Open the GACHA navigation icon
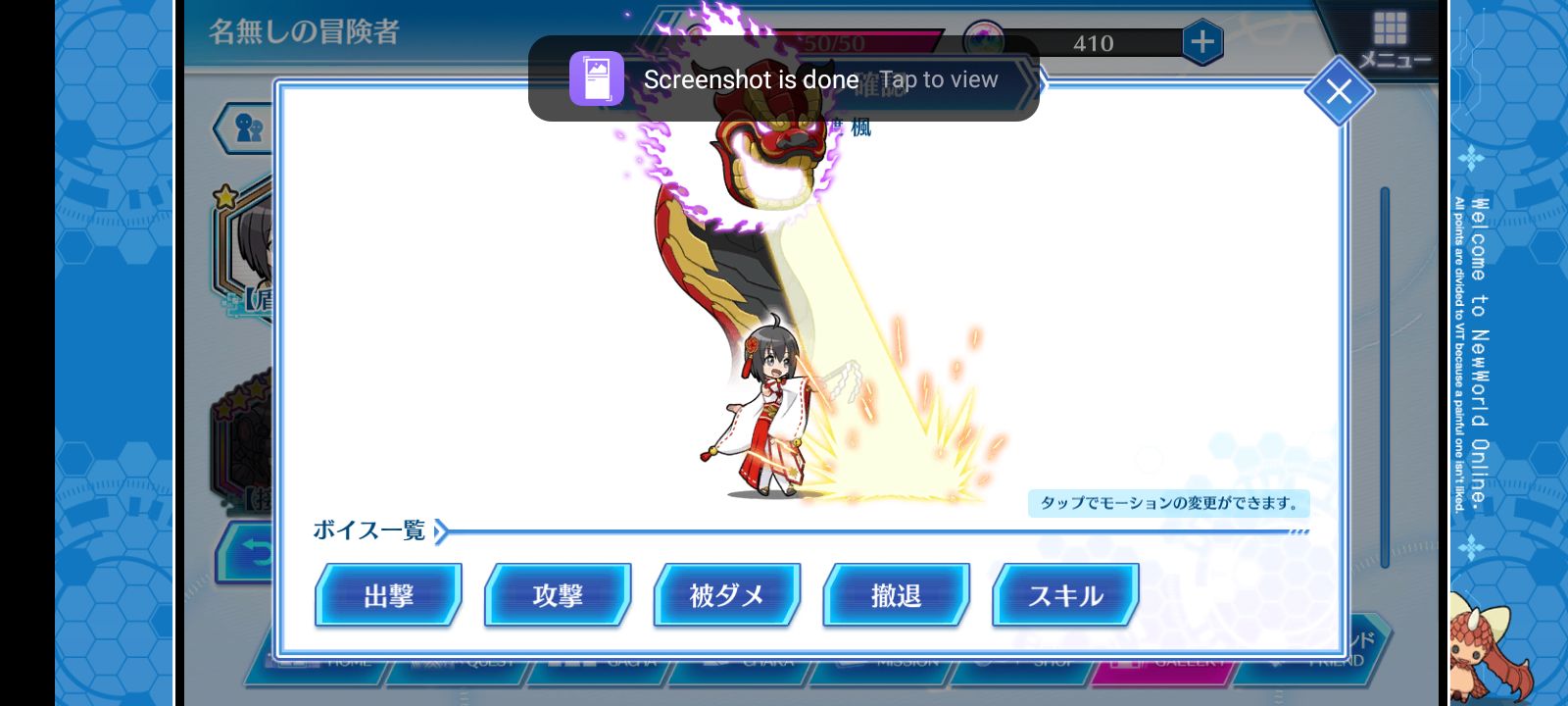 [x=632, y=664]
